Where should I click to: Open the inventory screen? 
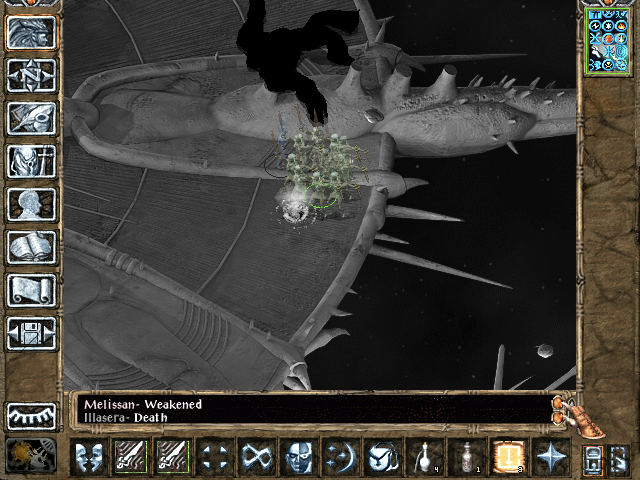(31, 160)
